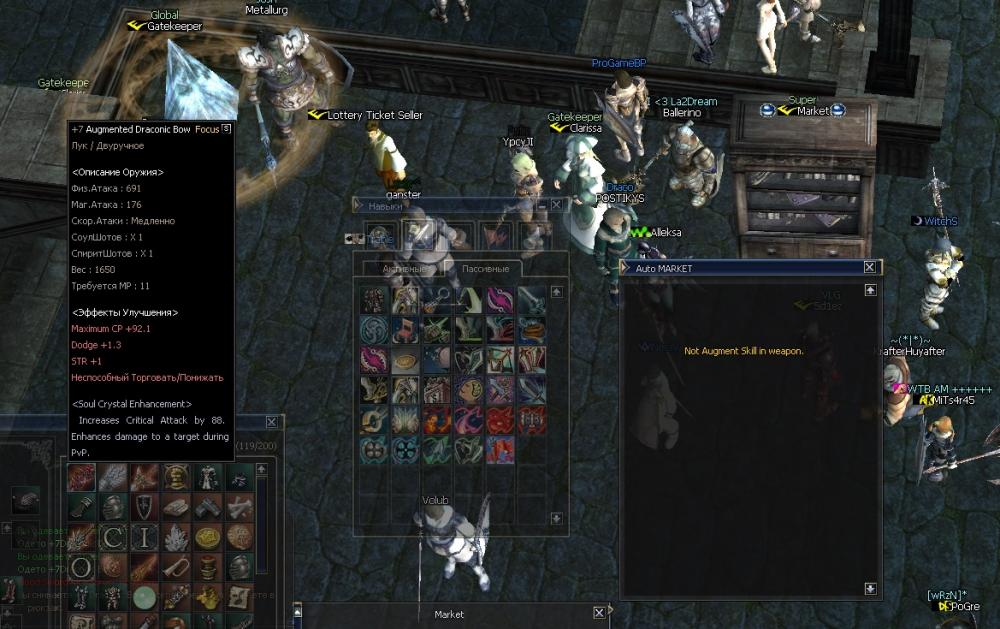Click the skills list scroll-down arrow
This screenshot has height=629, width=1000.
557,517
